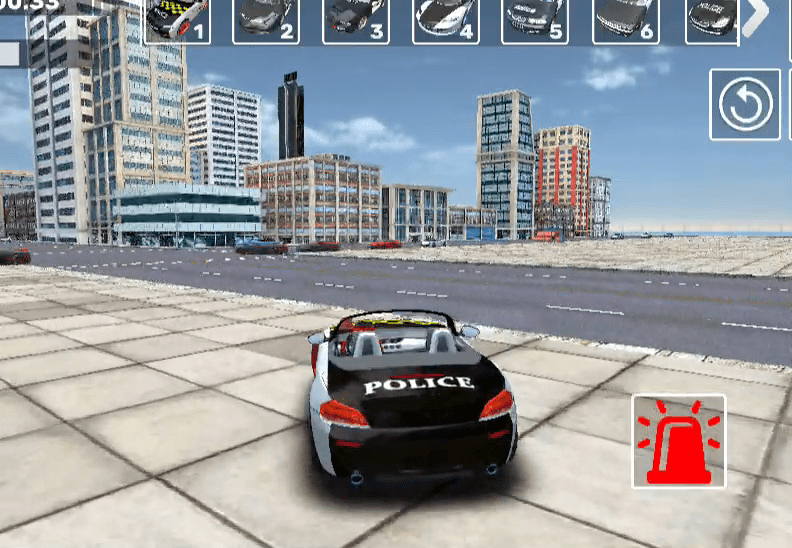
Task: Choose police car number 6
Action: click(626, 20)
